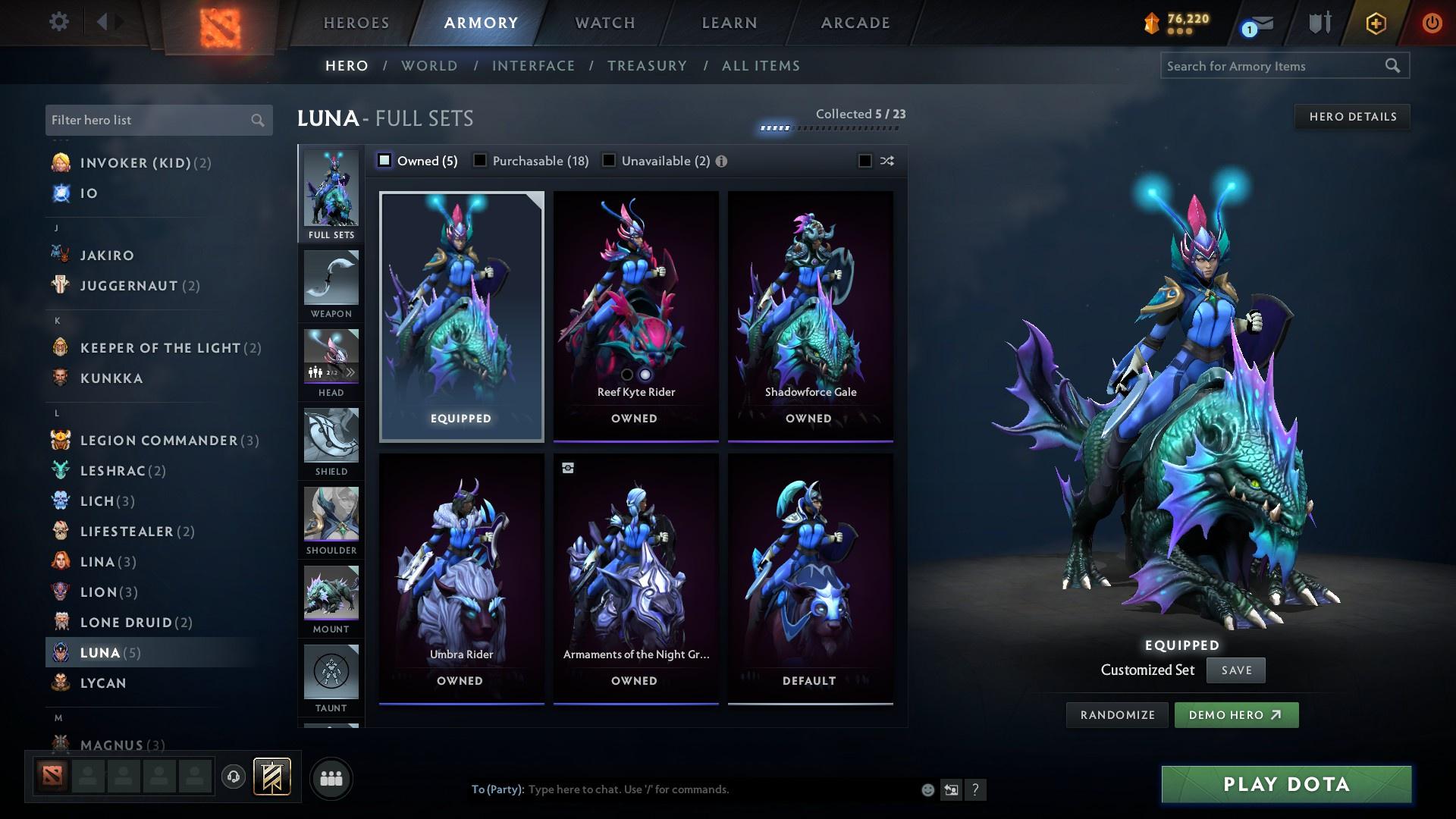Open the friends list icon
1456x819 pixels.
tap(331, 777)
